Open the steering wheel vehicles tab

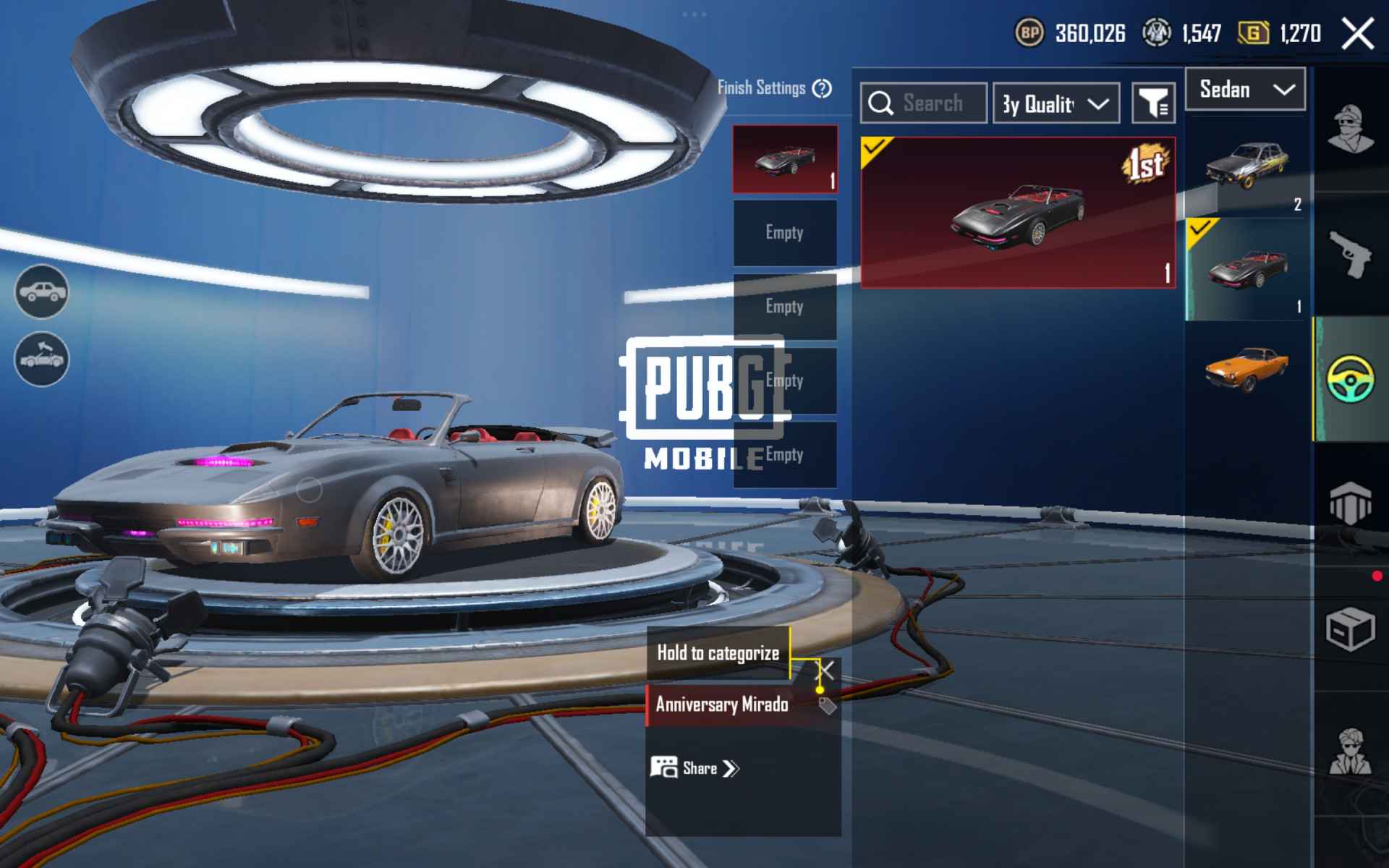pyautogui.click(x=1351, y=378)
